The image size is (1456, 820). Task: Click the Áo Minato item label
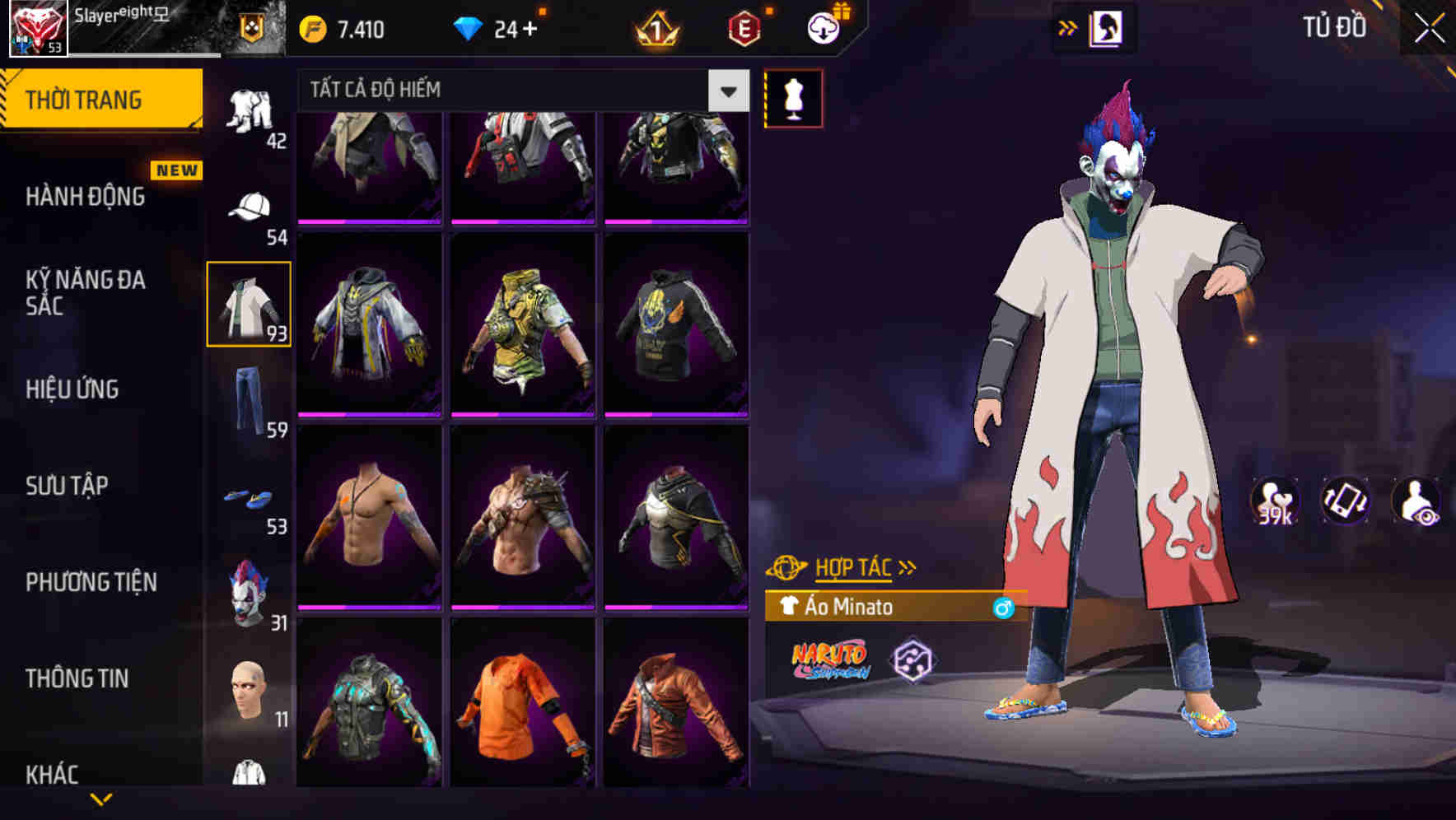coord(850,608)
